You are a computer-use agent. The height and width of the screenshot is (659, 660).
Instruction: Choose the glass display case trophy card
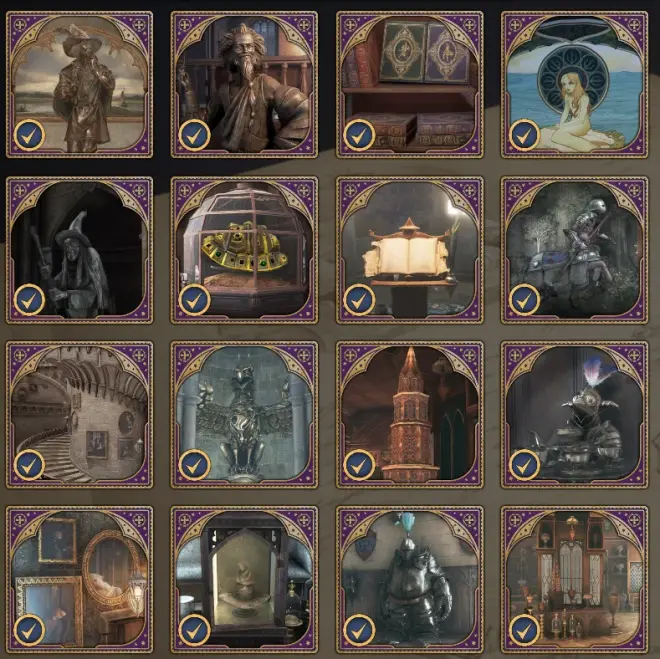pyautogui.click(x=244, y=579)
